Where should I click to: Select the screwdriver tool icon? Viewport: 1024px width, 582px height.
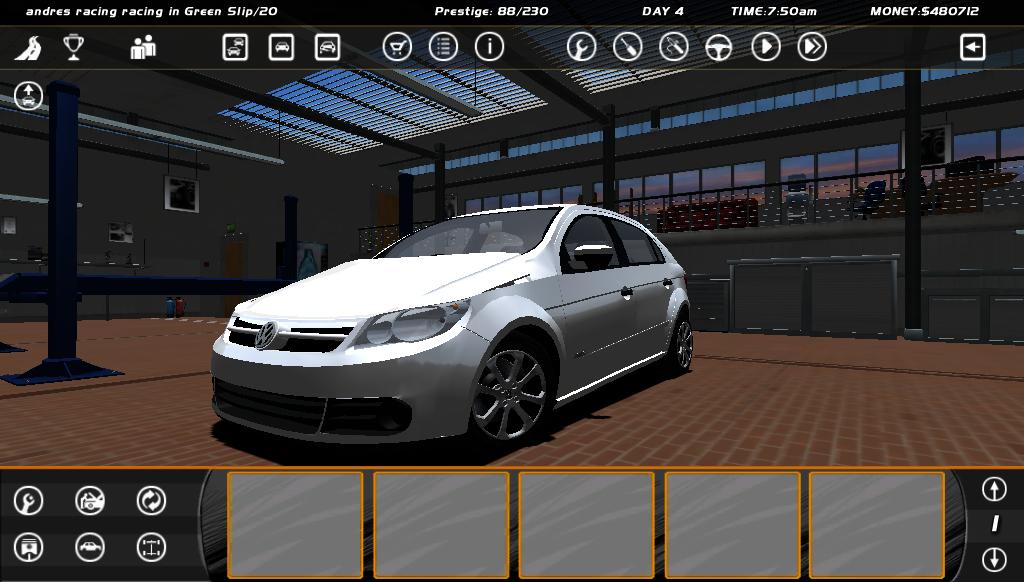point(627,47)
